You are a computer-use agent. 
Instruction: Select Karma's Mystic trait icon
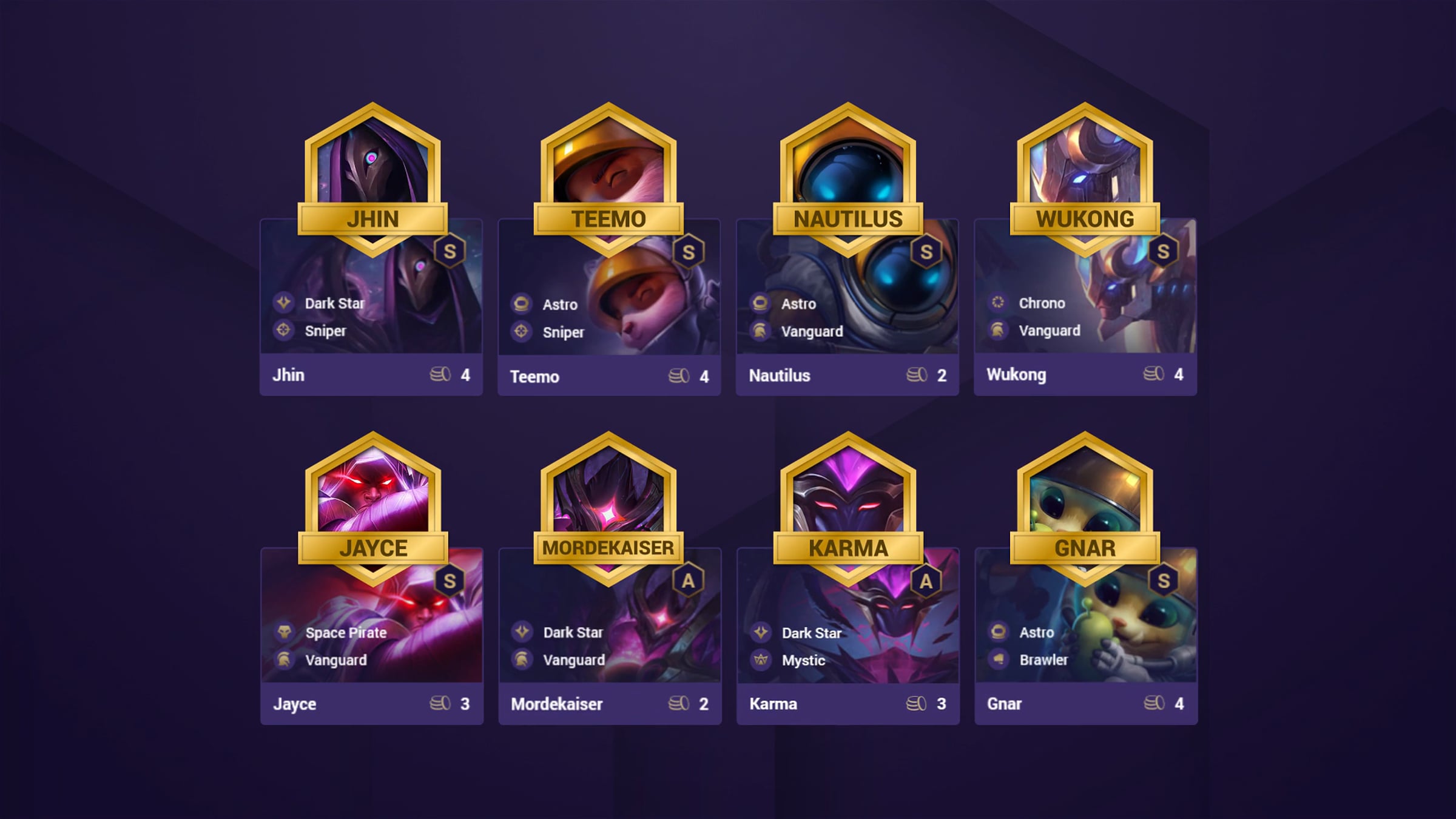click(760, 659)
